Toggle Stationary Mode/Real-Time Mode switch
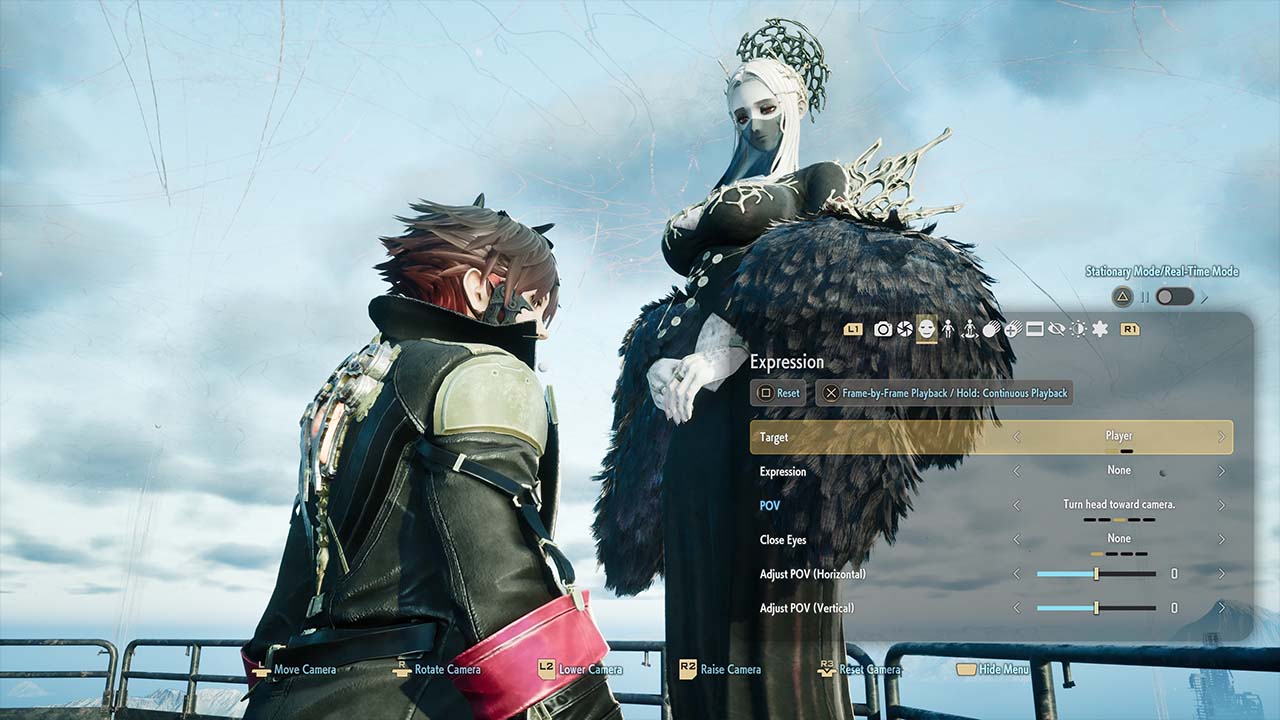The width and height of the screenshot is (1280, 720). 1174,296
